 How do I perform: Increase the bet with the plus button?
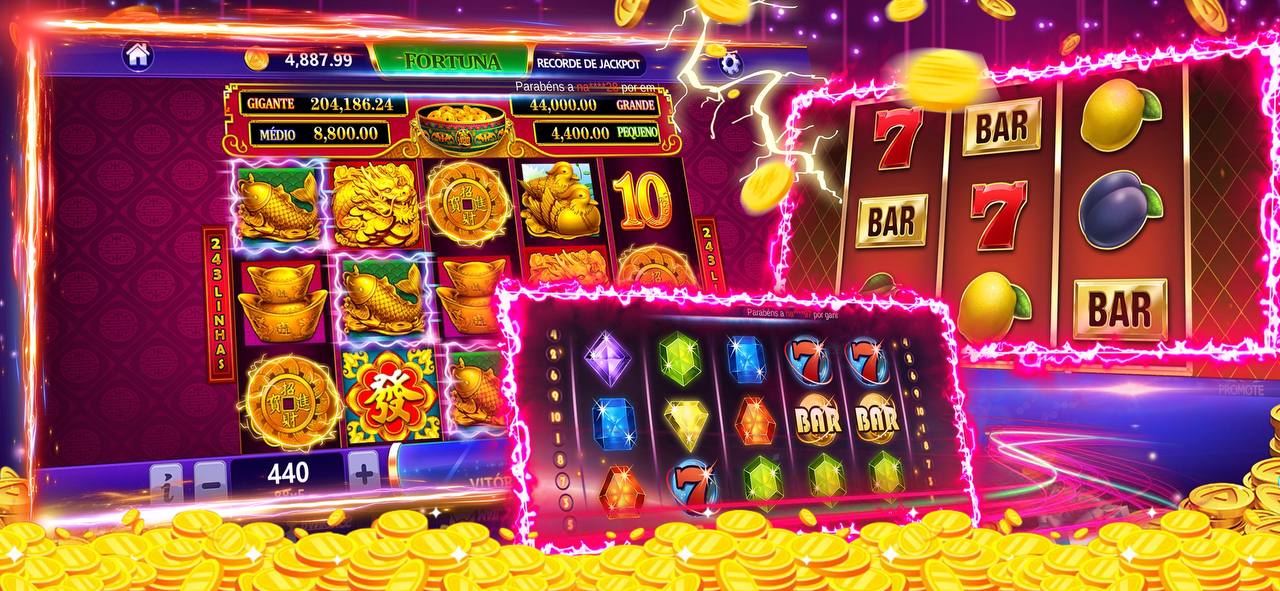[x=364, y=471]
